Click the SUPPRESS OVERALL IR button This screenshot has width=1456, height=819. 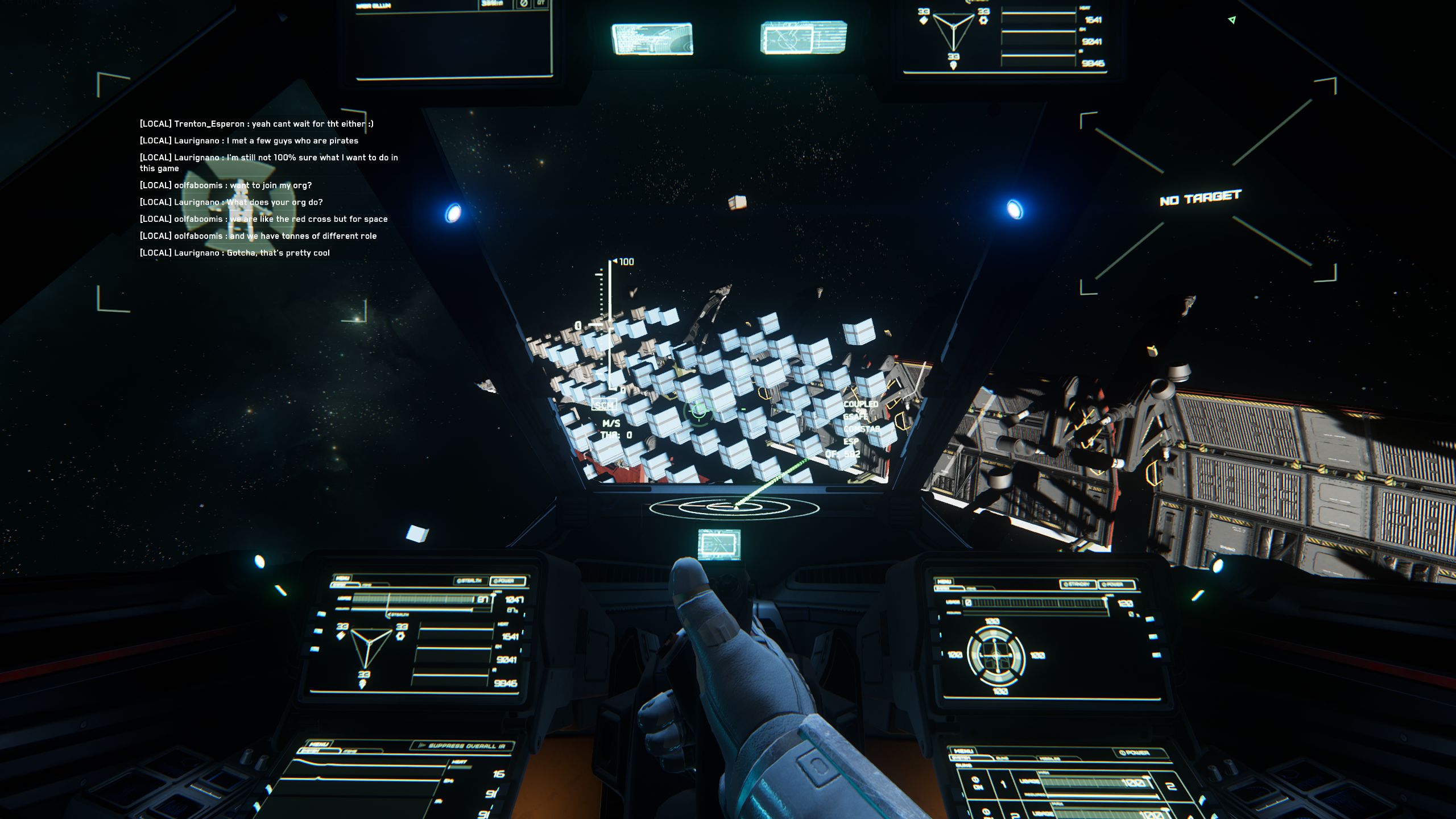pos(462,746)
